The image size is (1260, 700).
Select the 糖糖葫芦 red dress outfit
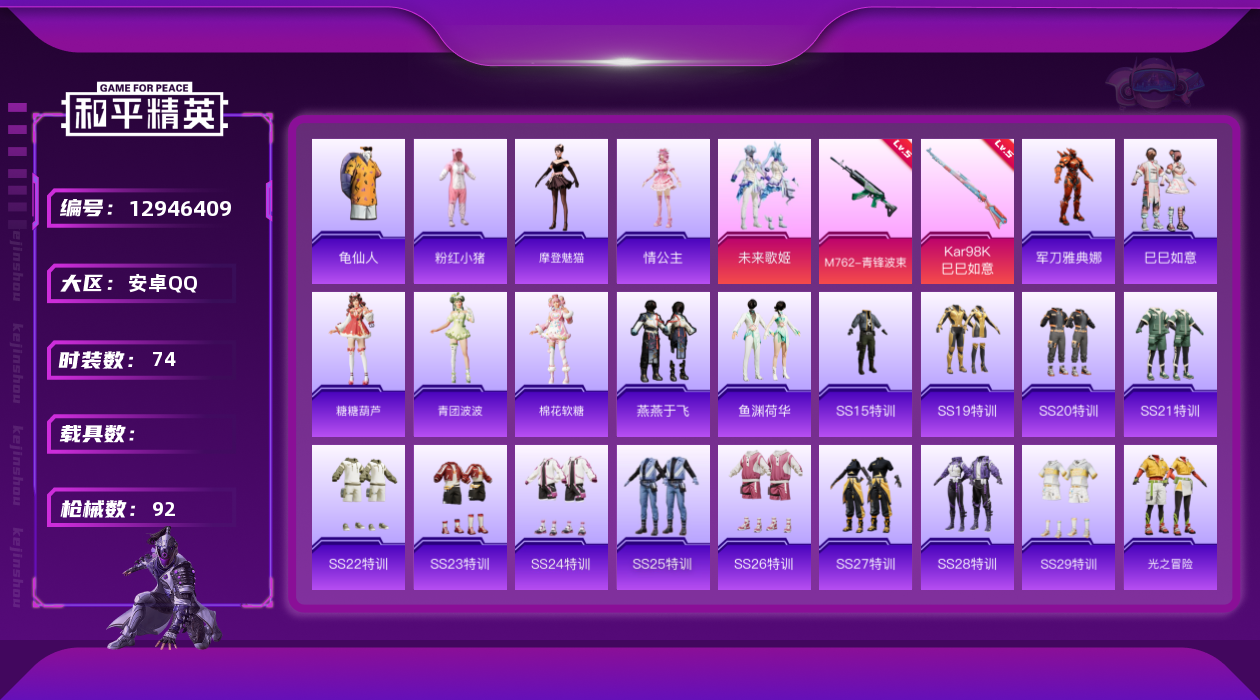(x=358, y=364)
